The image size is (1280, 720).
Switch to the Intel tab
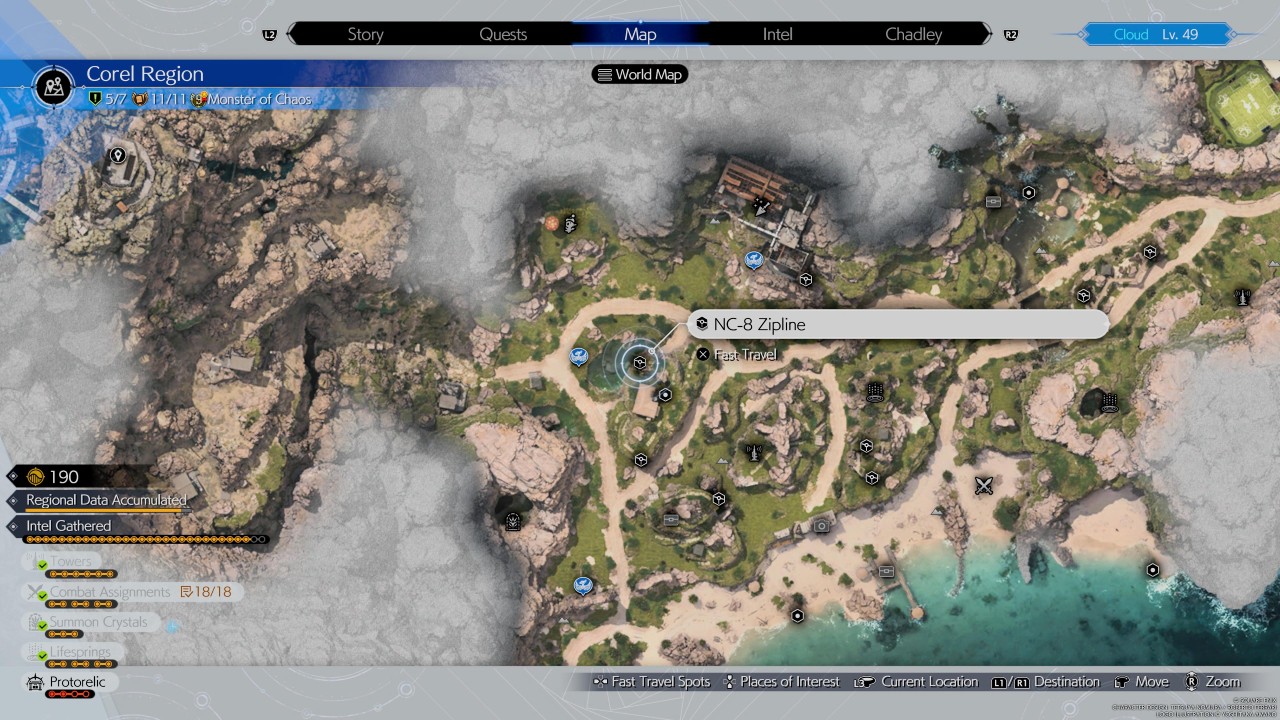(777, 34)
